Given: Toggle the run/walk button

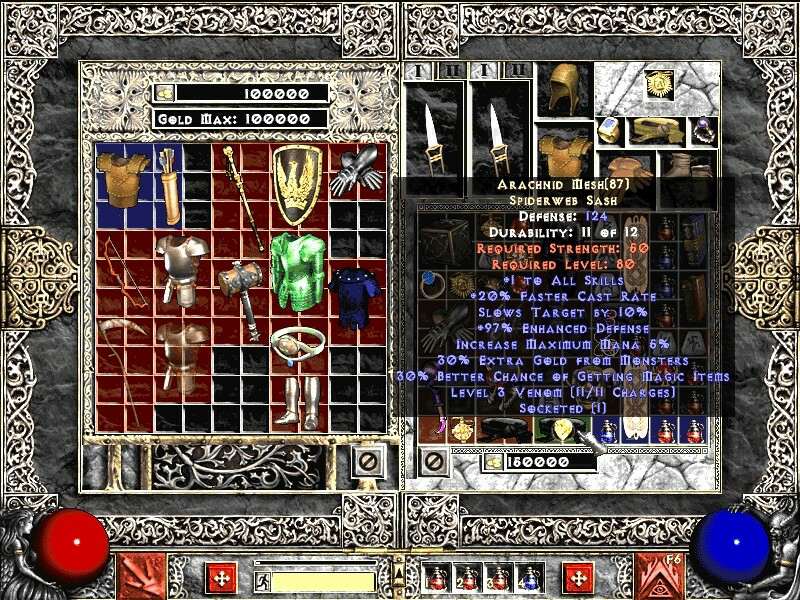Looking at the screenshot, I should pos(263,580).
